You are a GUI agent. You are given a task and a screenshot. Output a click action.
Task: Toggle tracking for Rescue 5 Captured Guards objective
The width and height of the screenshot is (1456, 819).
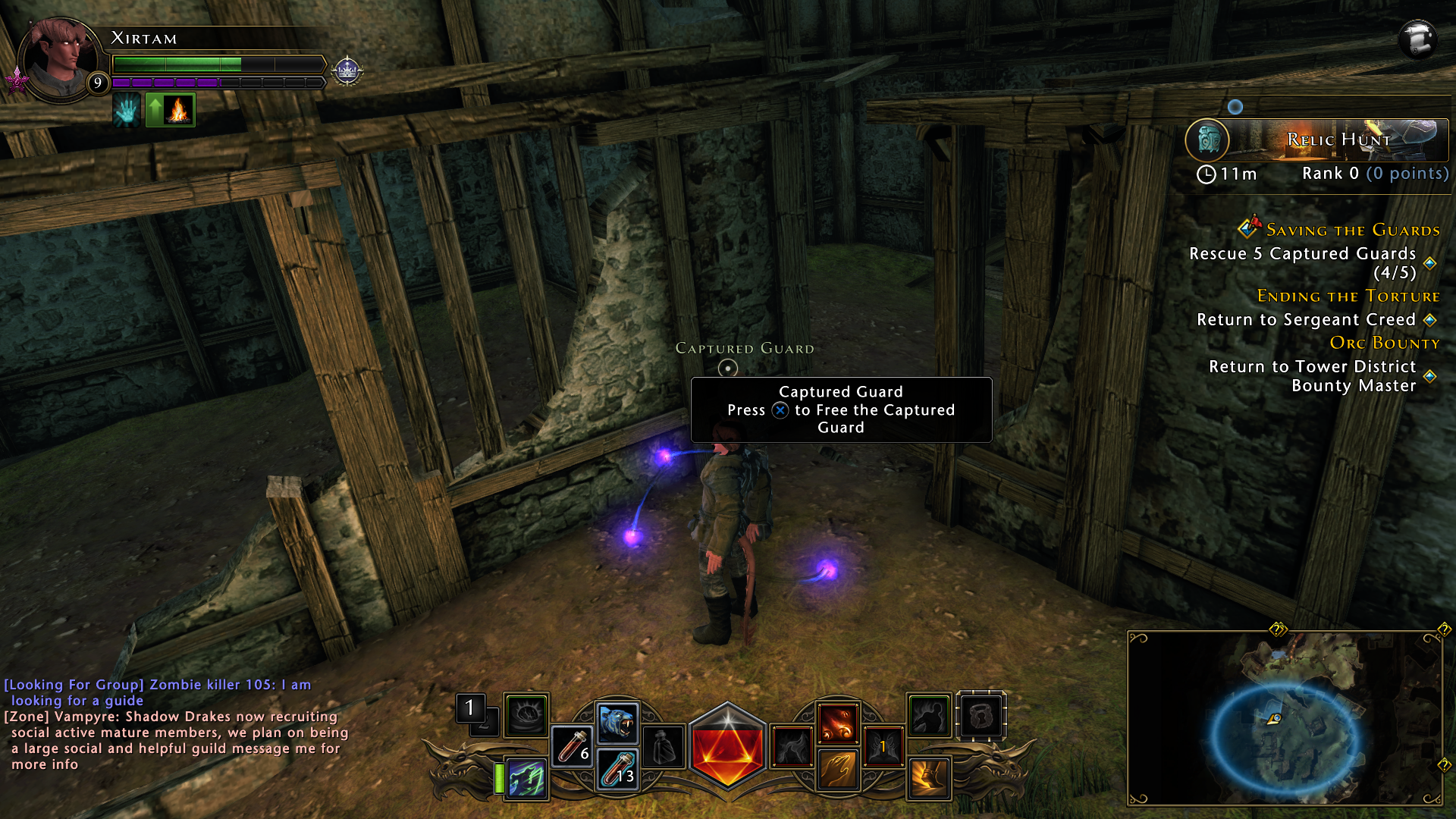pos(1429,264)
